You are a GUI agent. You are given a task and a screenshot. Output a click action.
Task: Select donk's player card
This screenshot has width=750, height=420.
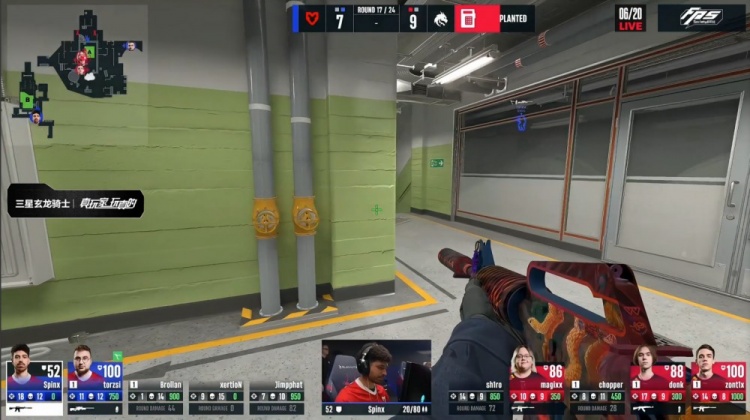point(657,379)
